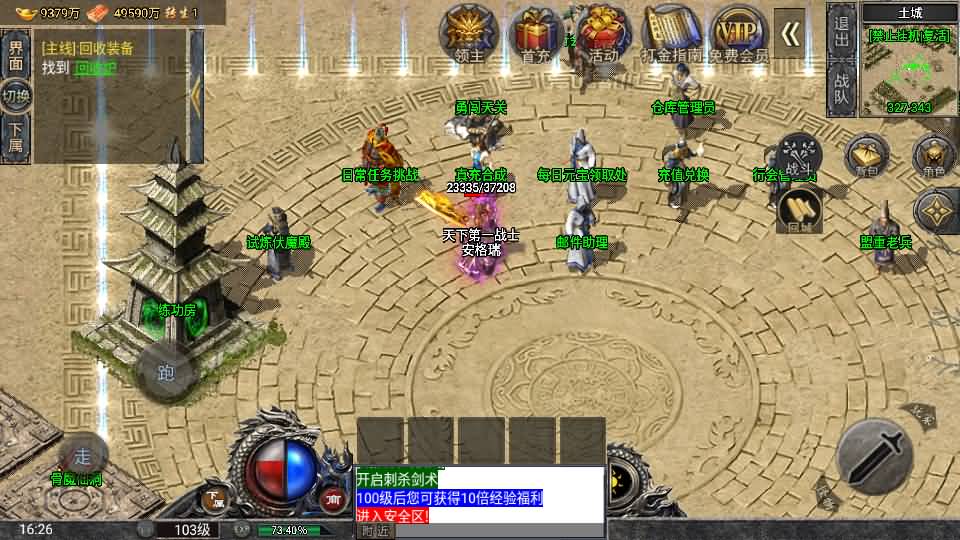Toggle the 战斗 combat mode icon
The image size is (960, 540).
(x=799, y=155)
